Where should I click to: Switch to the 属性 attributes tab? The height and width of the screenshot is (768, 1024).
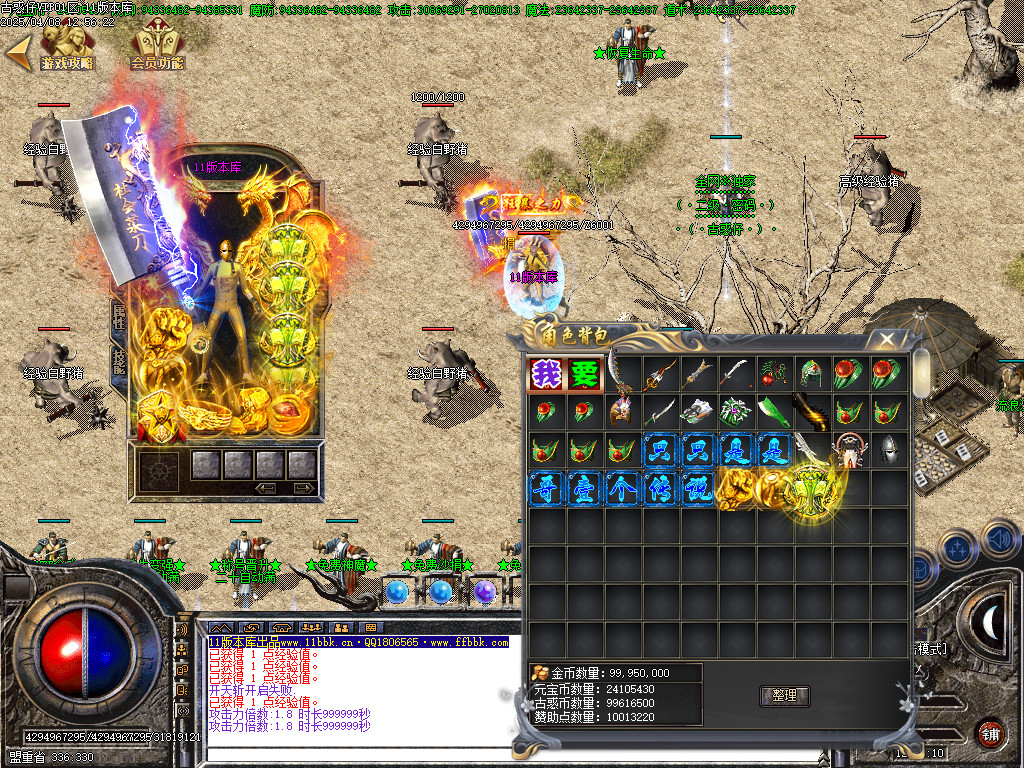pos(119,318)
